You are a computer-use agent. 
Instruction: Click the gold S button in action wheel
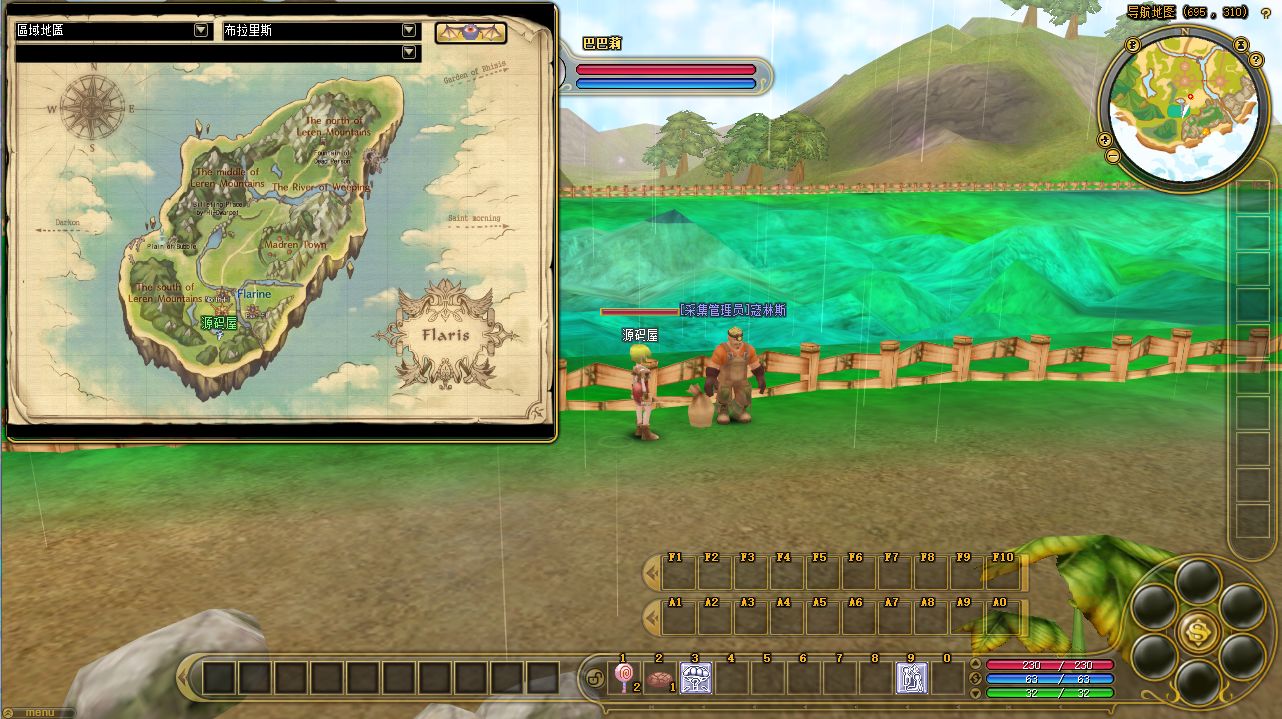tap(1197, 630)
